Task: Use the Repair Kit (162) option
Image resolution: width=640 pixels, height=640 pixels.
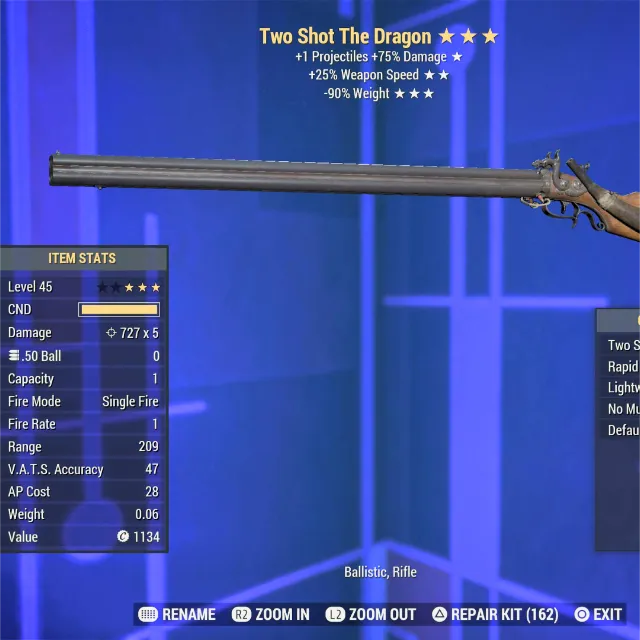Action: pos(496,614)
